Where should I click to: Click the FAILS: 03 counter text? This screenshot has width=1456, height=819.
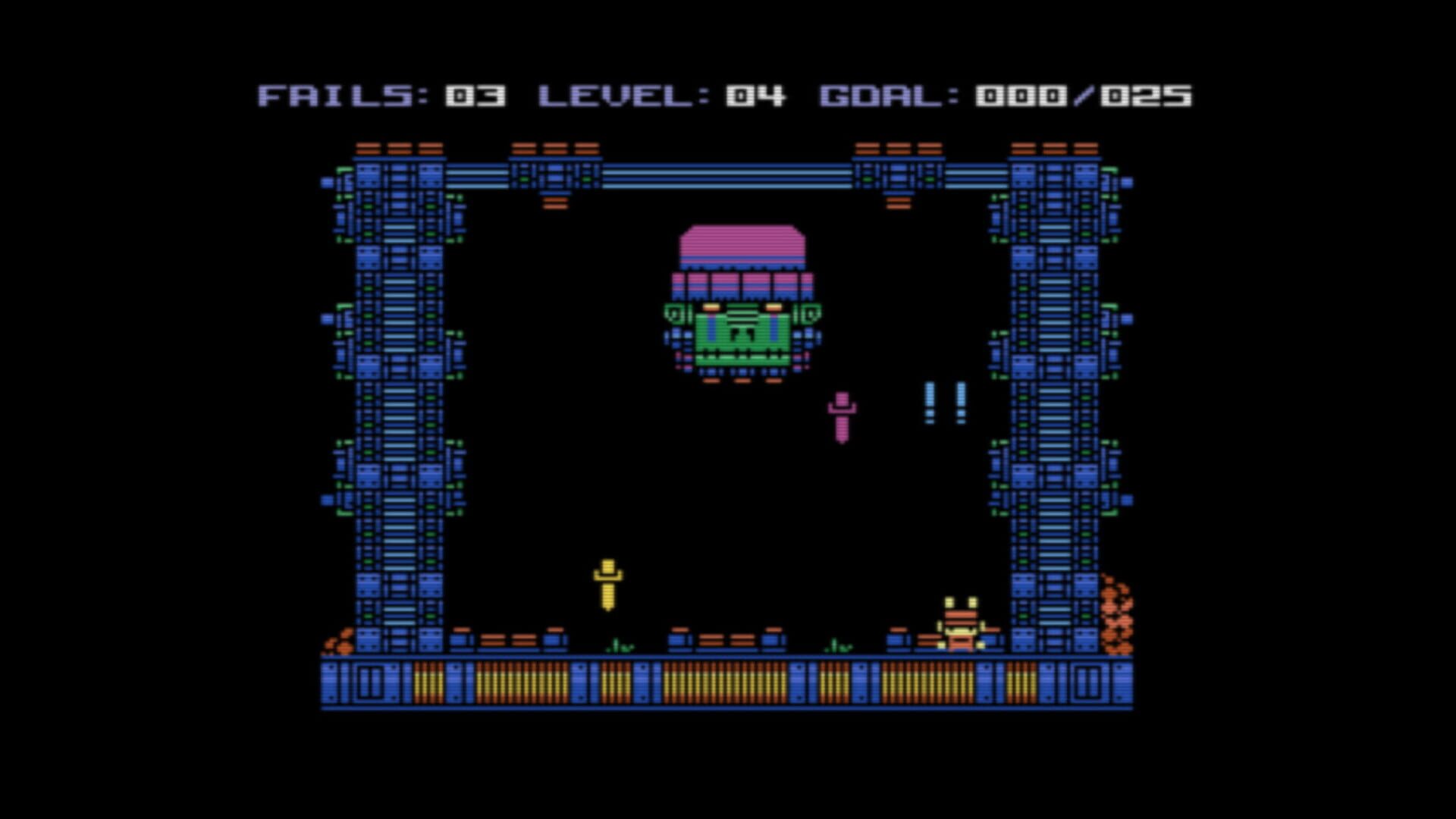click(379, 96)
